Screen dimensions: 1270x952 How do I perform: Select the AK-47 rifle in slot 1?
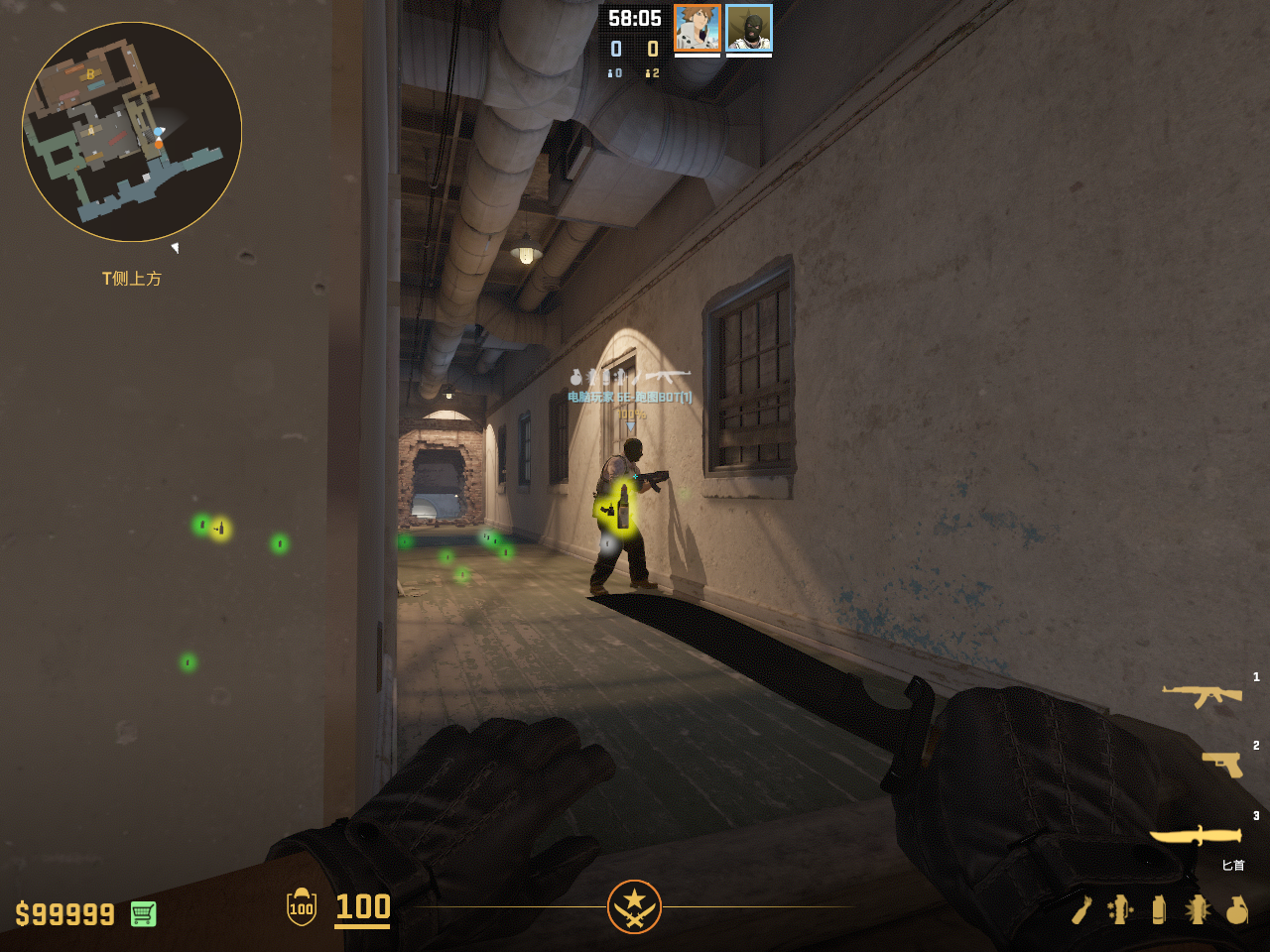(1202, 696)
